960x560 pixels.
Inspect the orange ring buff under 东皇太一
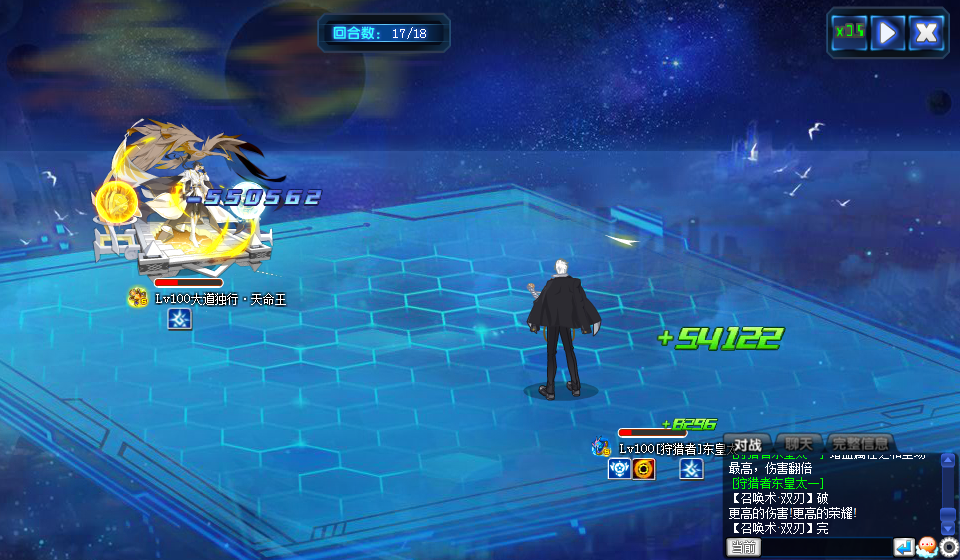pyautogui.click(x=644, y=469)
